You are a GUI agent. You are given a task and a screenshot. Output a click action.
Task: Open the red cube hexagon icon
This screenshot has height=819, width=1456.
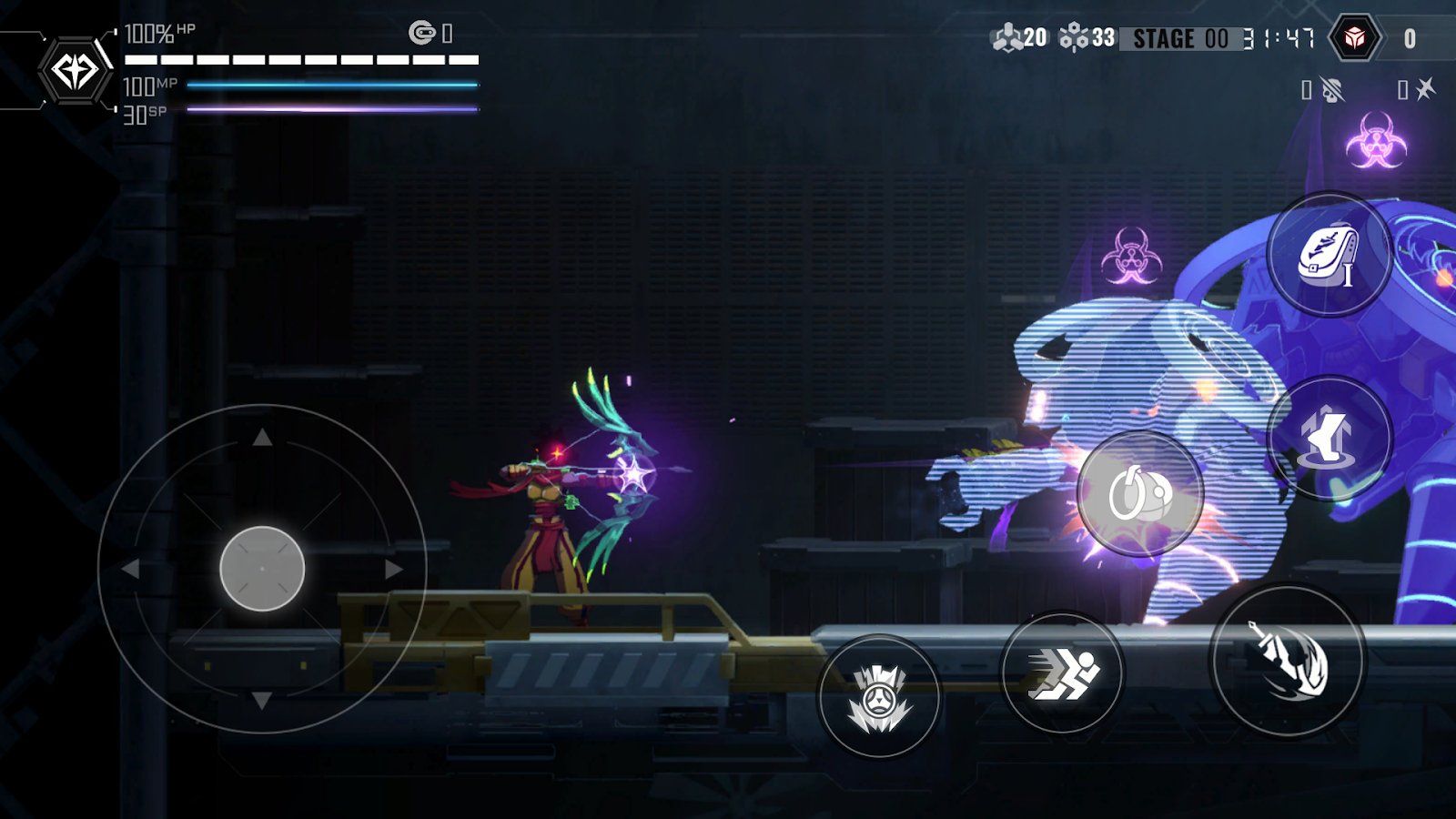coord(1355,38)
